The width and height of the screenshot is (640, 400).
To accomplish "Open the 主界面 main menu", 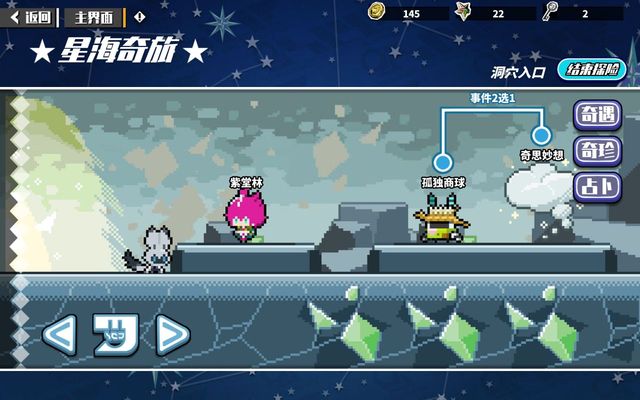I will [x=95, y=17].
